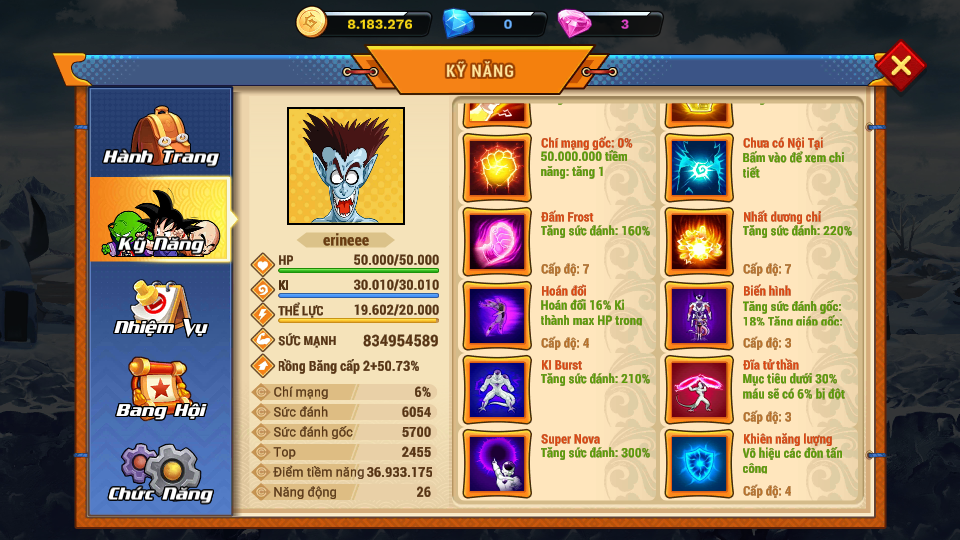Viewport: 960px width, 540px height.
Task: Go to the Chức Năng tab
Action: tap(161, 473)
